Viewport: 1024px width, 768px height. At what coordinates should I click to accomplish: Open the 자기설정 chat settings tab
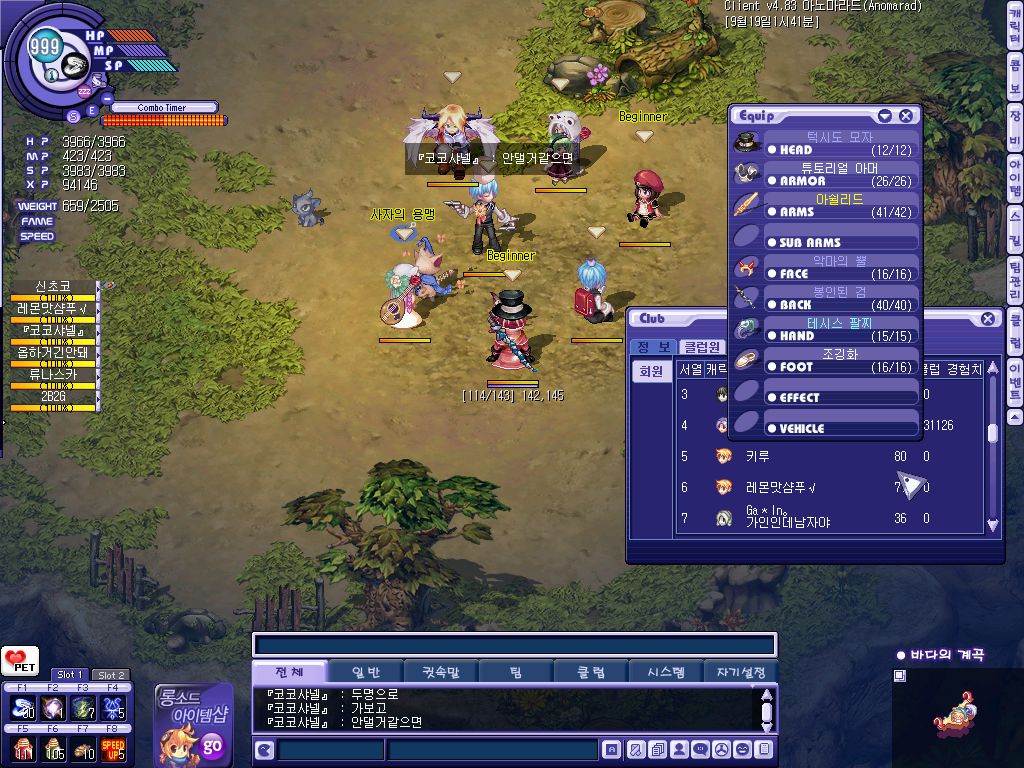(741, 673)
